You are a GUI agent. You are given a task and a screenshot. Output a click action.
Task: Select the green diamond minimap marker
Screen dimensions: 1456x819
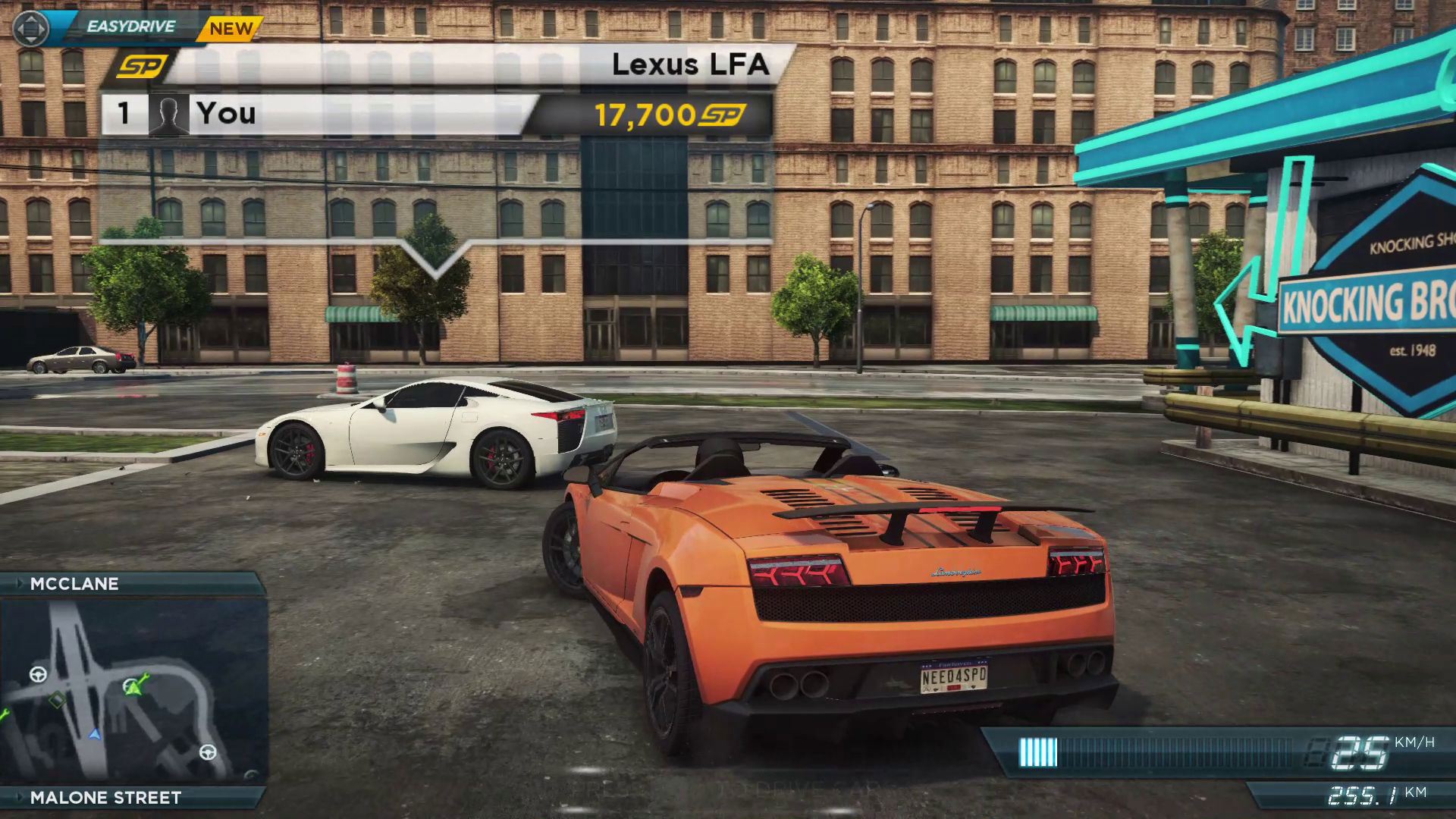point(57,699)
